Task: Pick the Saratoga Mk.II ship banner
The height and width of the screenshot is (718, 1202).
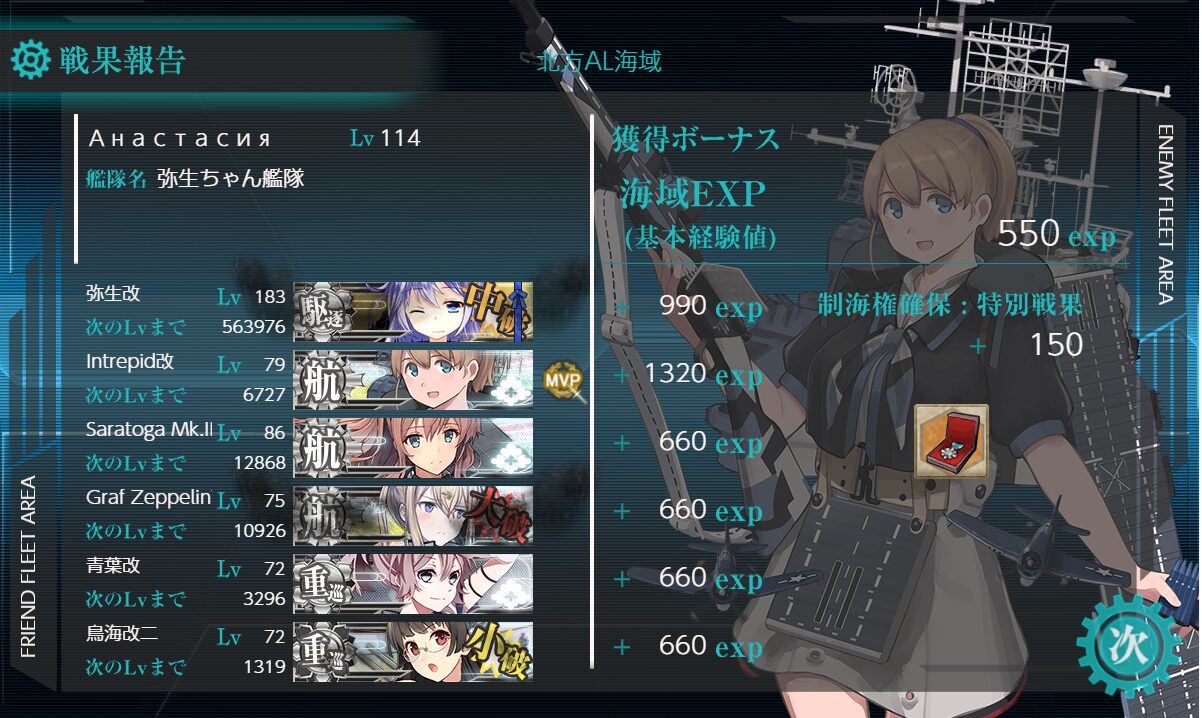Action: click(412, 447)
